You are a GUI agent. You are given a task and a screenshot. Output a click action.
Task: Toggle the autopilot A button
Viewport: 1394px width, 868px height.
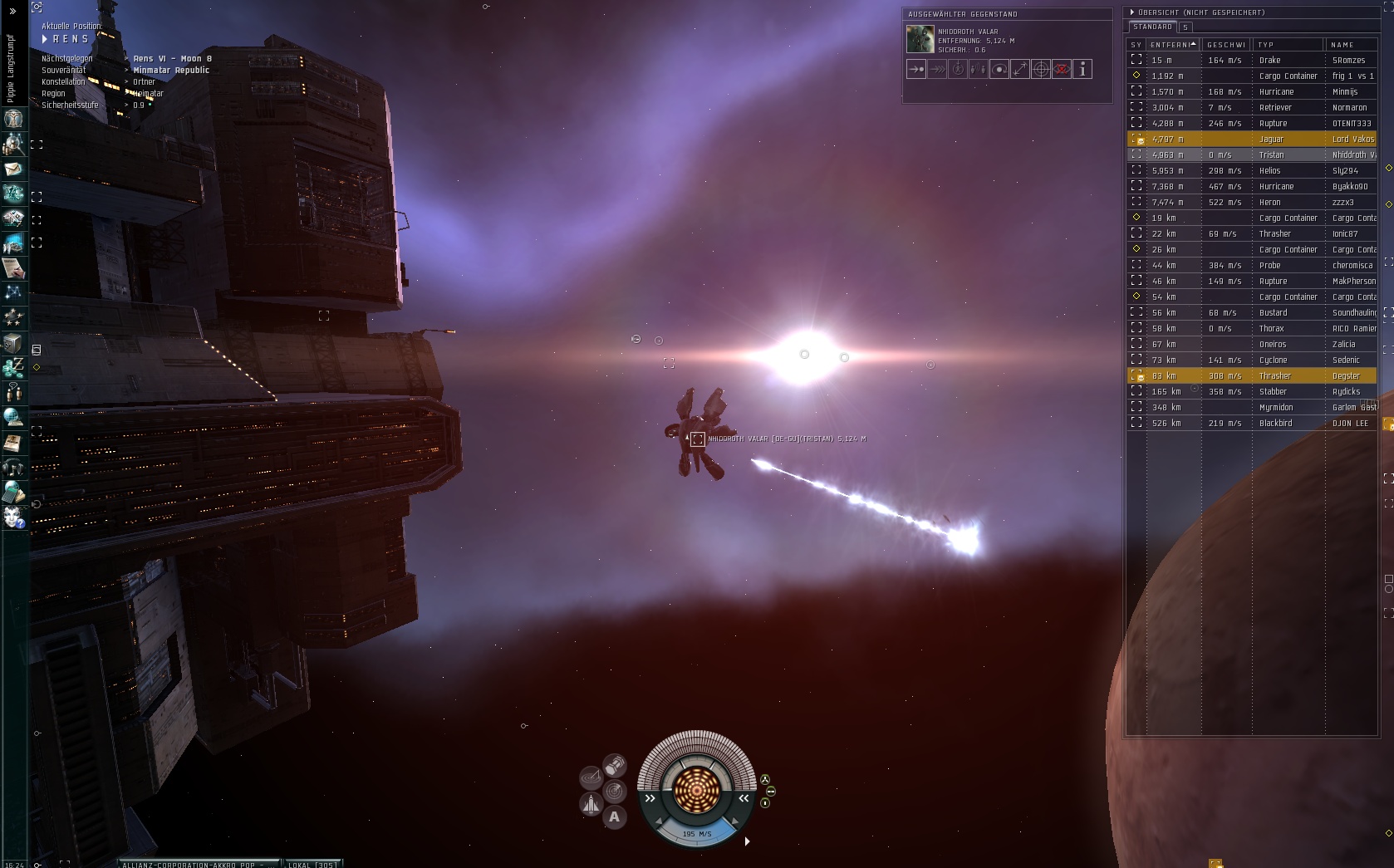coord(615,817)
